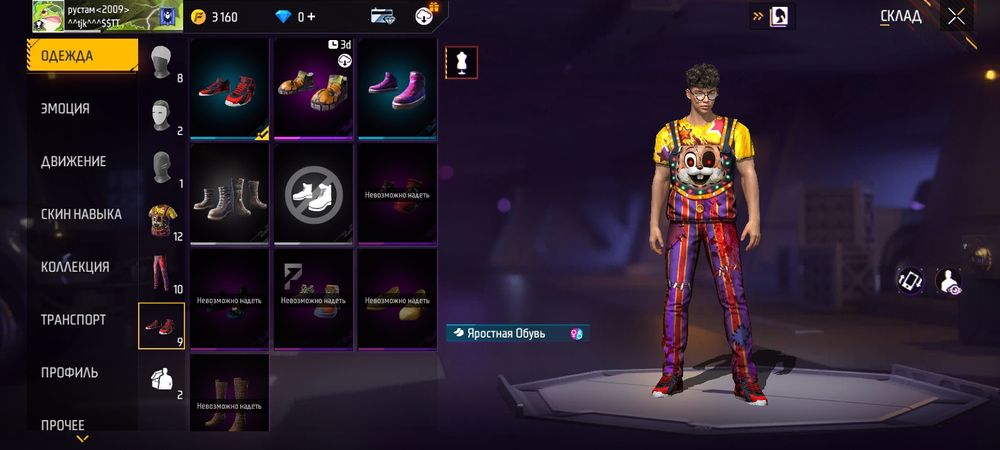The width and height of the screenshot is (1000, 450).
Task: Pick the gray combat boots
Action: tap(229, 194)
